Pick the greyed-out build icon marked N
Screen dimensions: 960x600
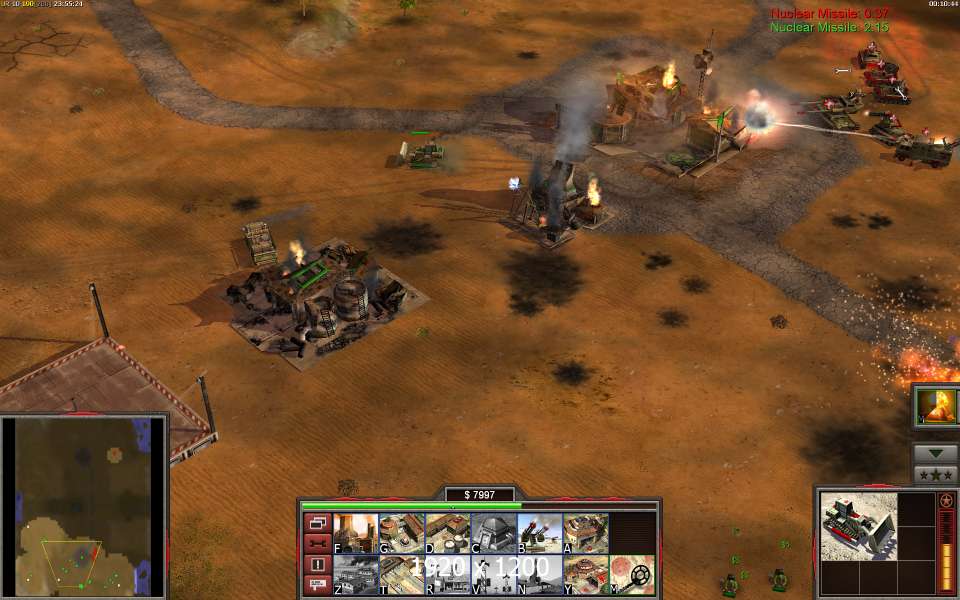tap(538, 575)
